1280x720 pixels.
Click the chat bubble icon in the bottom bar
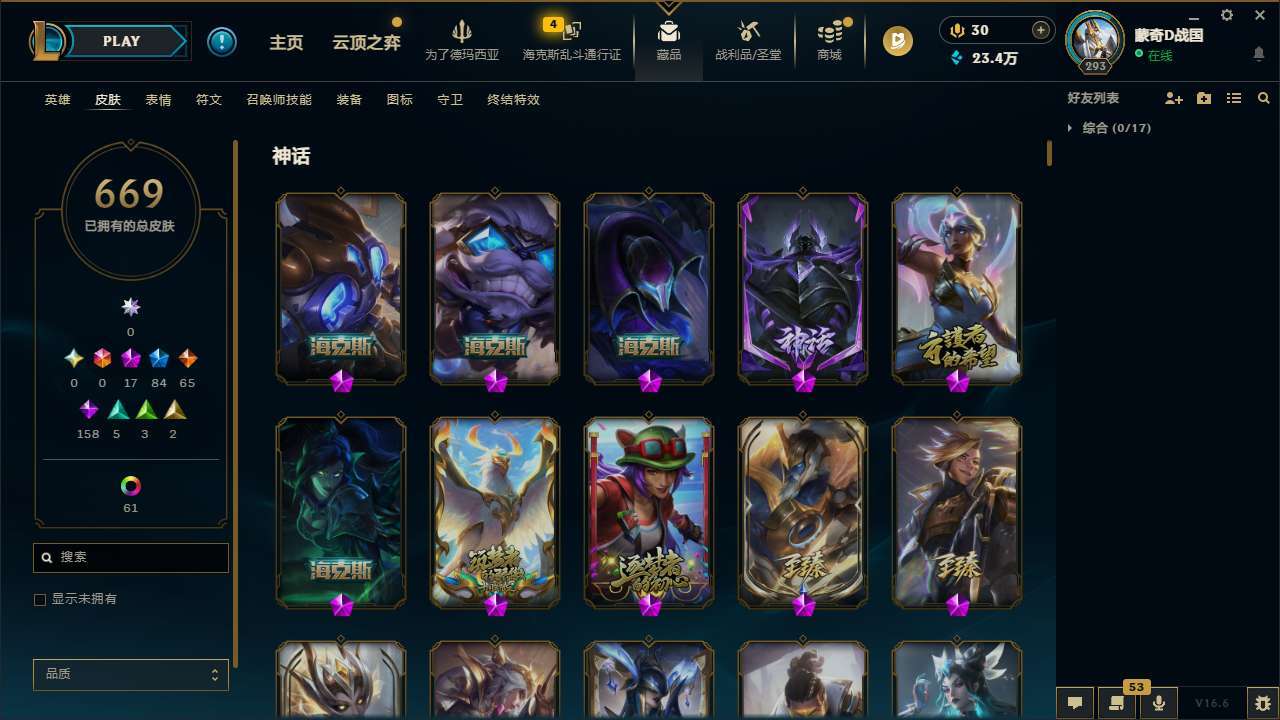point(1073,703)
